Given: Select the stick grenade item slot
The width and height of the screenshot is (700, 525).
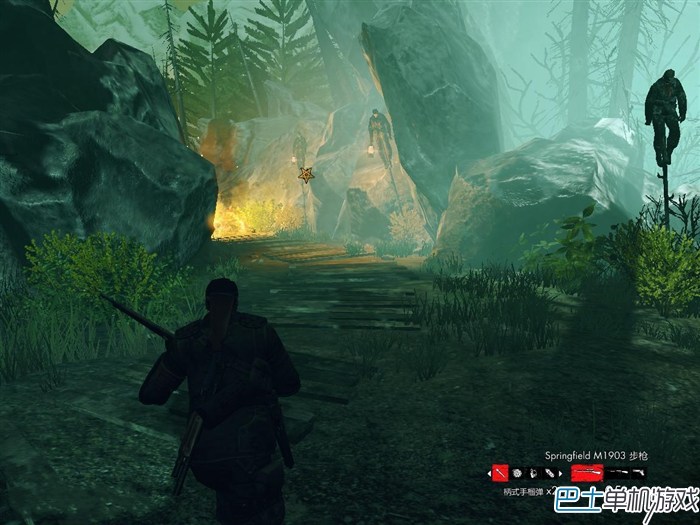Looking at the screenshot, I should point(501,472).
